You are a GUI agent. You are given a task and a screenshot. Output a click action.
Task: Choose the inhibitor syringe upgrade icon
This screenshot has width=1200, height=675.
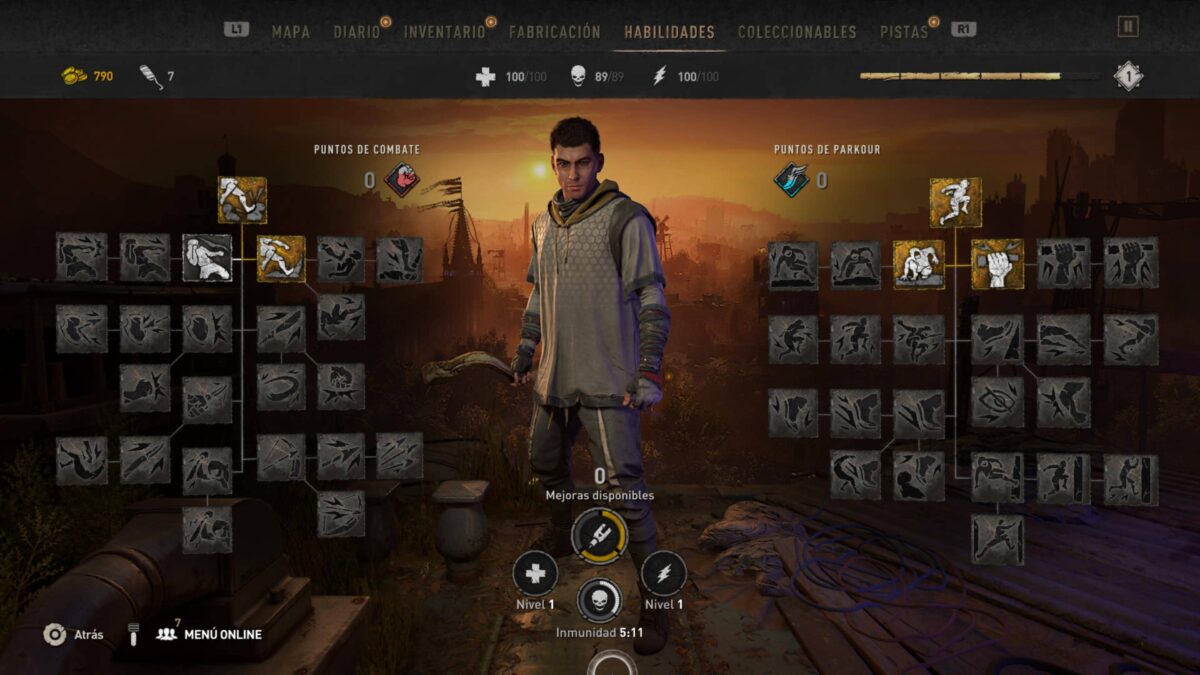coord(599,536)
